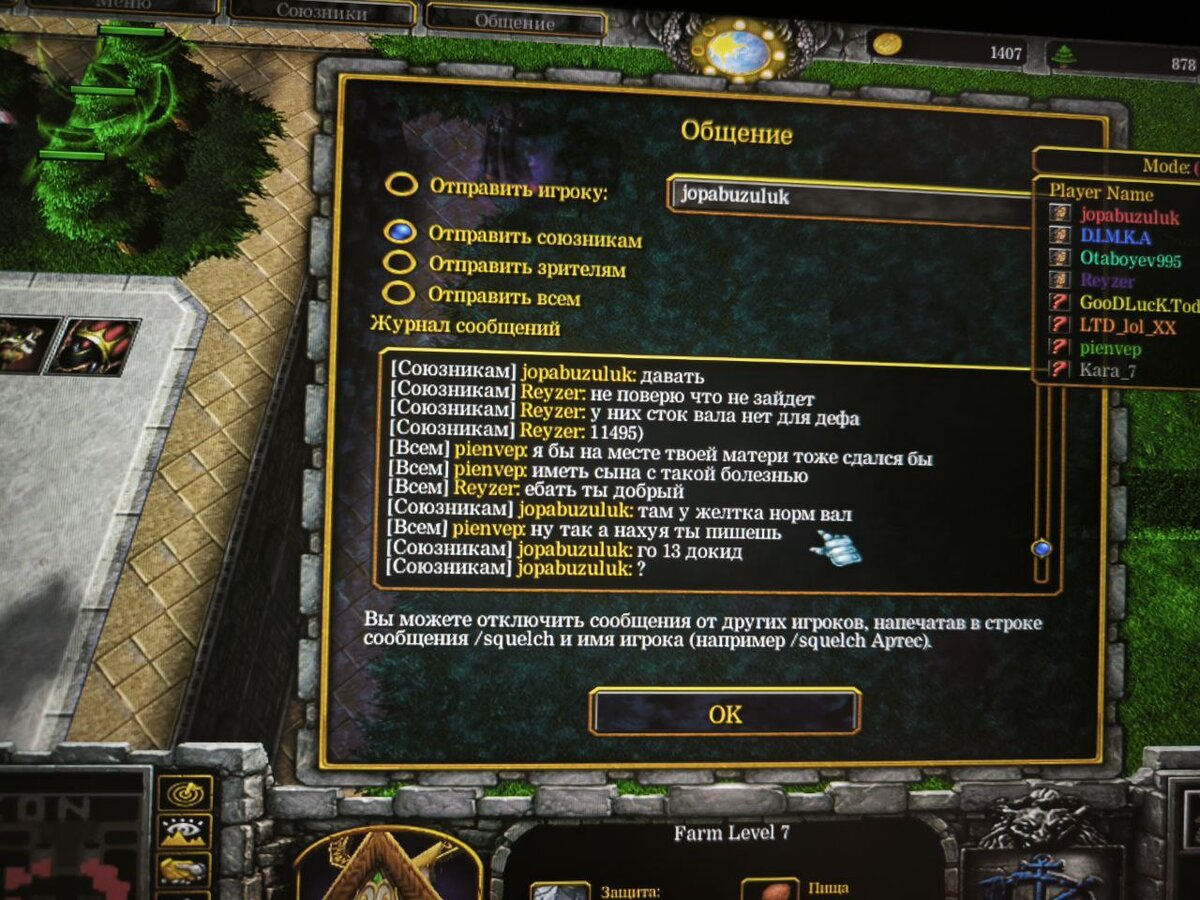This screenshot has width=1200, height=900.
Task: Select player DI.M.K.A in the scoreboard
Action: coord(1115,237)
